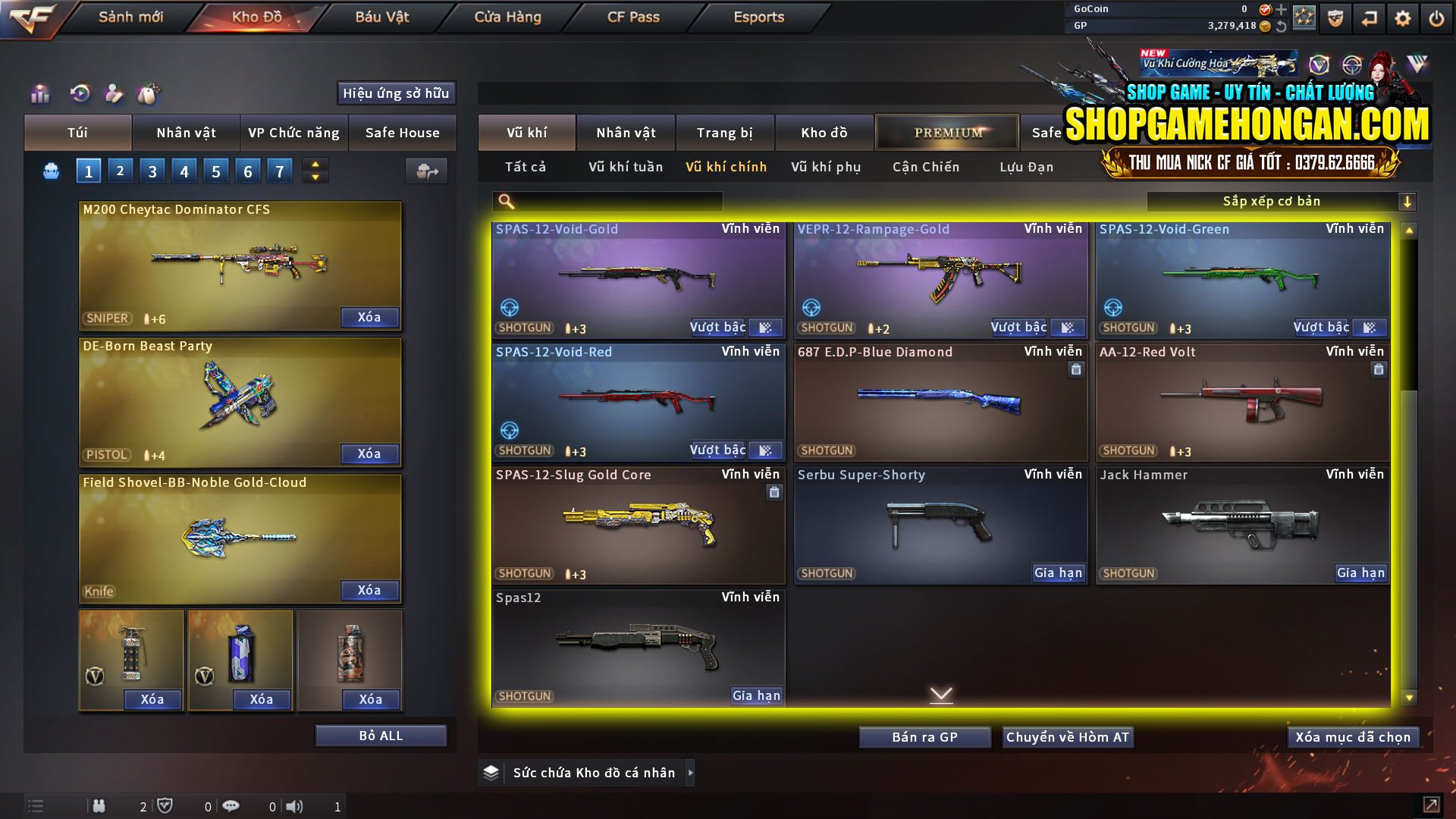Open the friends list icon in the bottom status bar
The height and width of the screenshot is (819, 1456).
(x=99, y=806)
